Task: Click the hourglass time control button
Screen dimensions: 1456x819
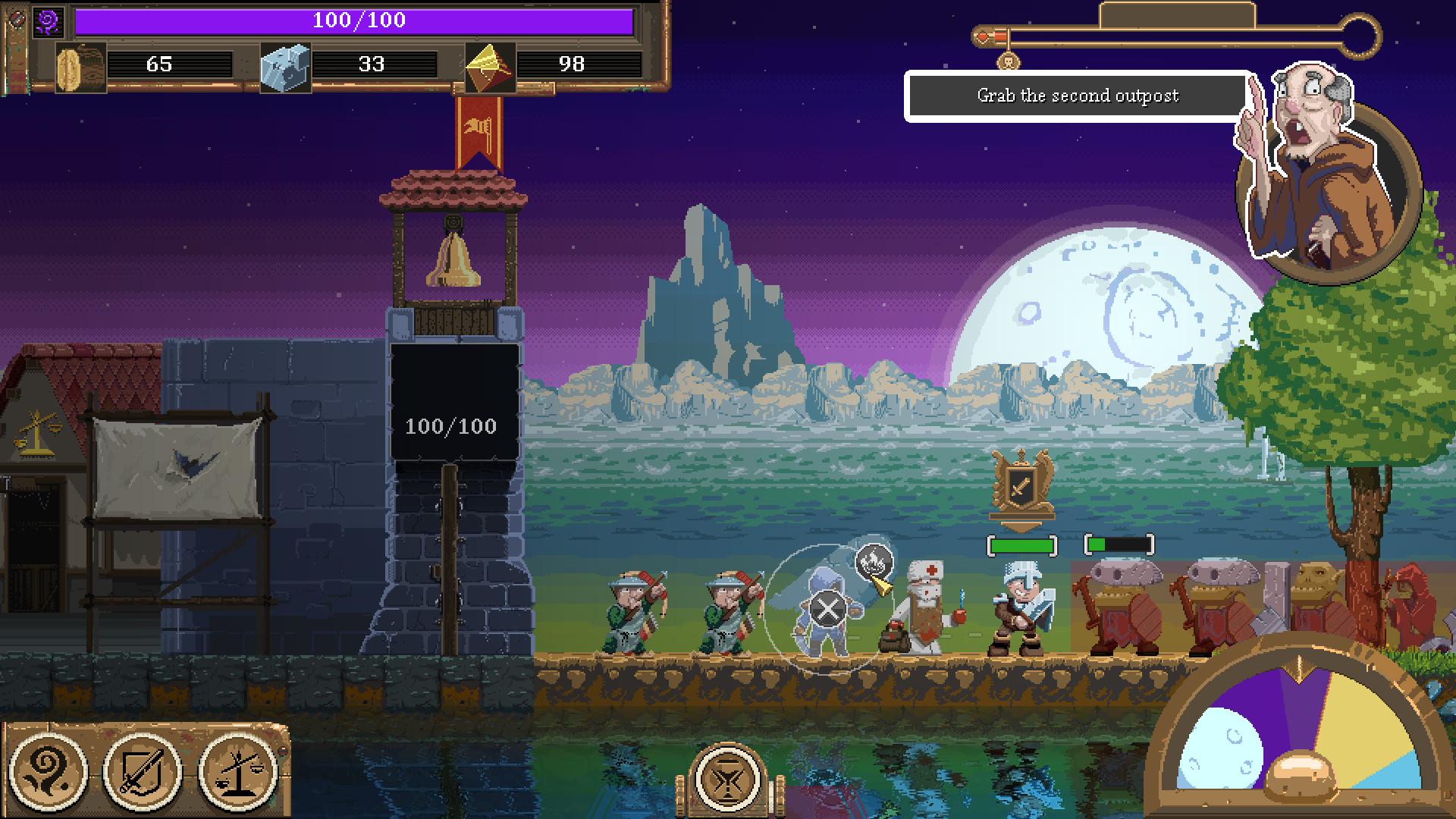Action: (727, 779)
